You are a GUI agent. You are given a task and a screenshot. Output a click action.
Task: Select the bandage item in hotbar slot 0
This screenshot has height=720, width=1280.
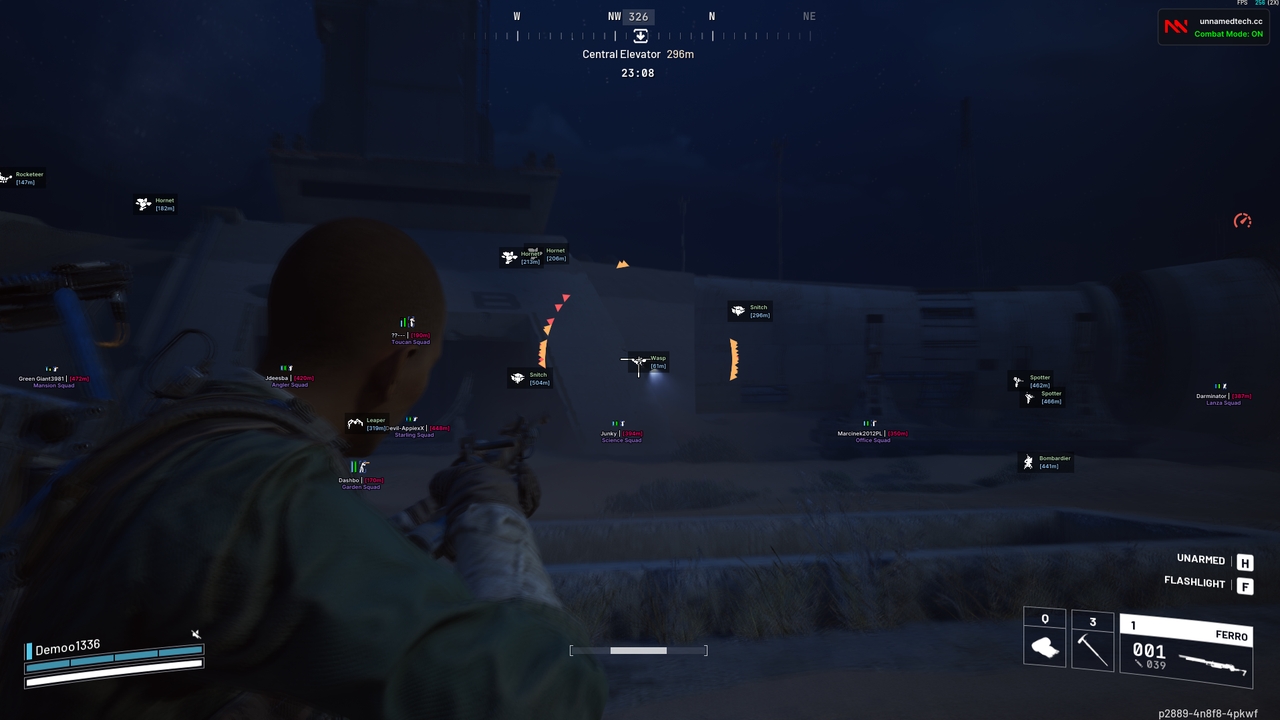point(1044,647)
